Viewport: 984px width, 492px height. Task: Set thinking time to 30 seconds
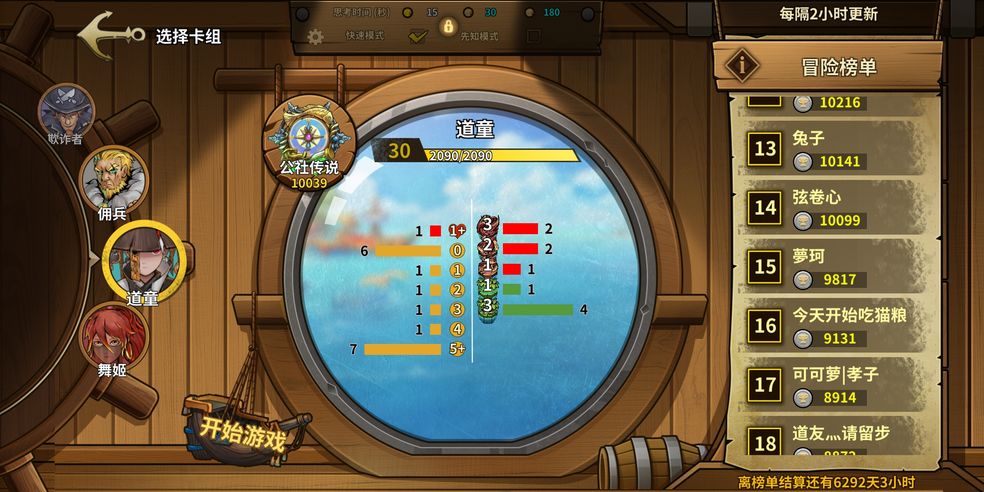tap(466, 13)
